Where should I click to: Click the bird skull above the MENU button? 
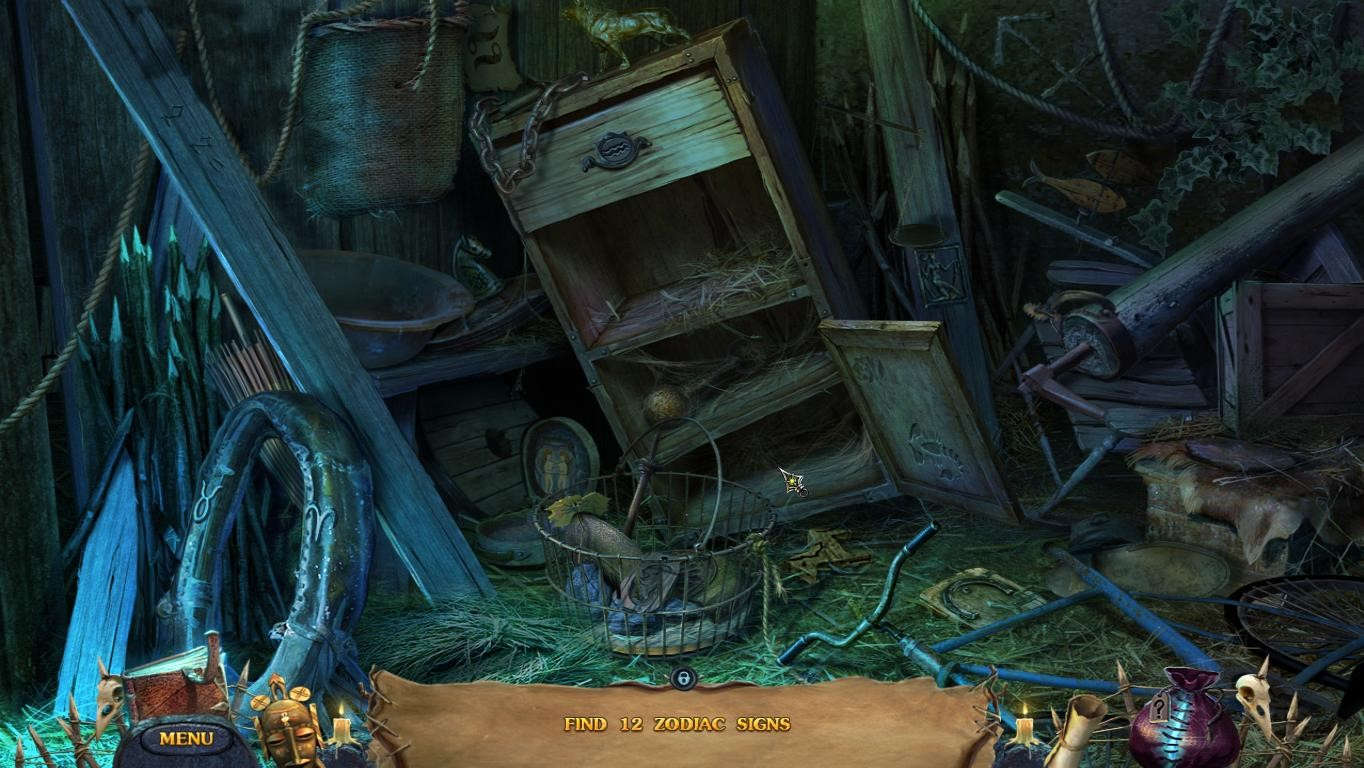(105, 705)
